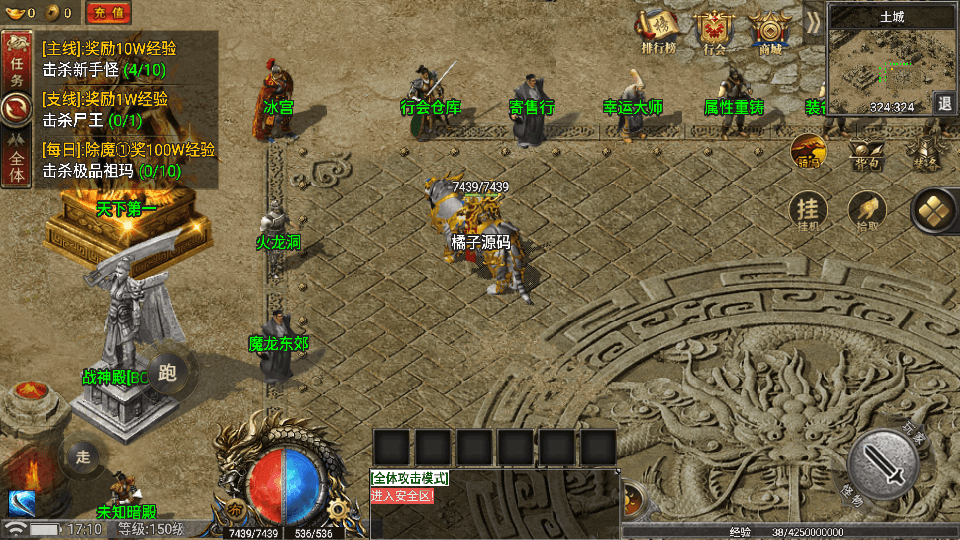Tap the sword attack button

pyautogui.click(x=883, y=463)
